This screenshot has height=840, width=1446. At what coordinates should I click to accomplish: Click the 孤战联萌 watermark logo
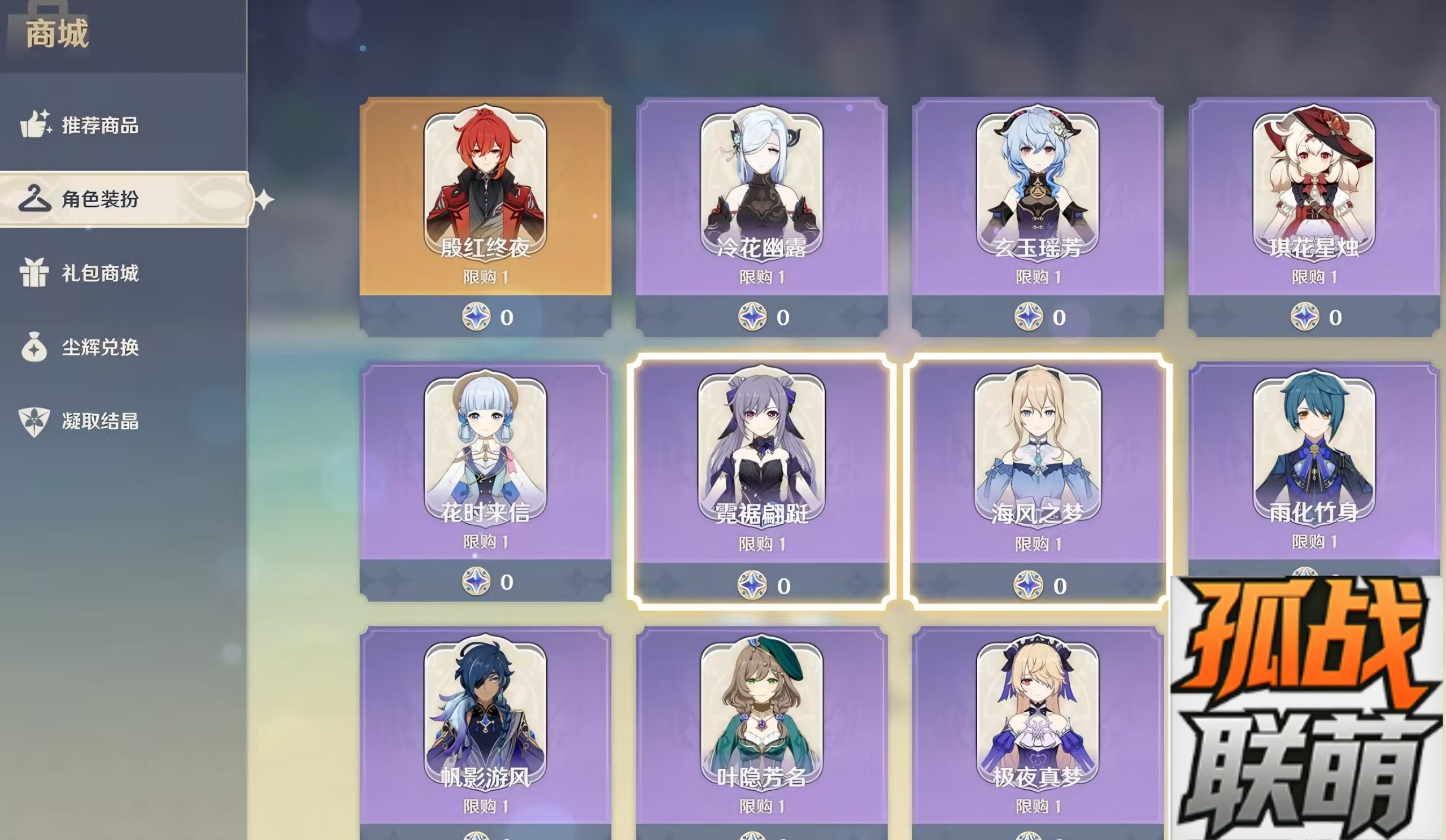1307,708
